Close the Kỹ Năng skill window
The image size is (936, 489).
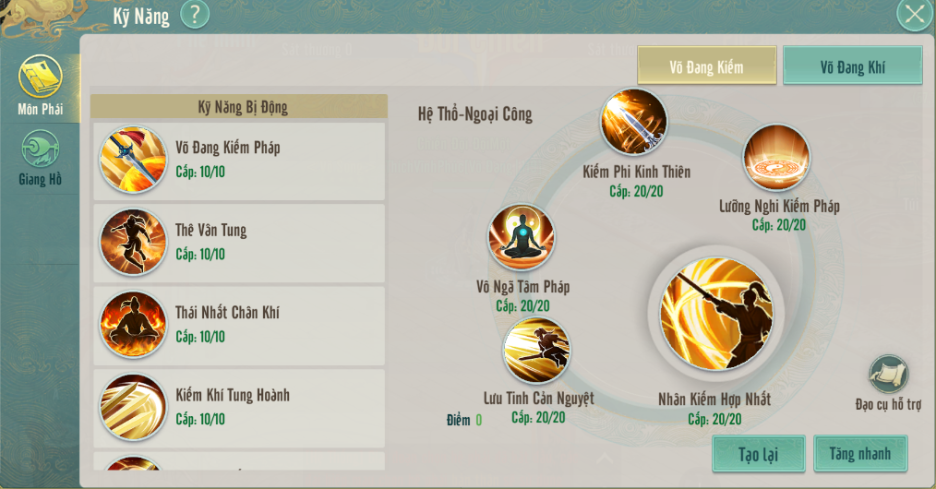click(x=914, y=15)
